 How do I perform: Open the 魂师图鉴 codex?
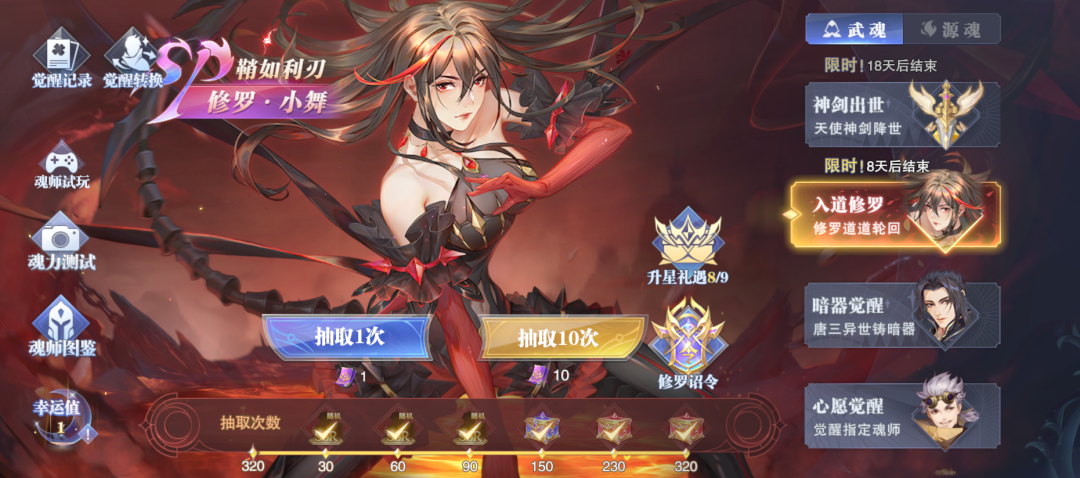(x=62, y=326)
